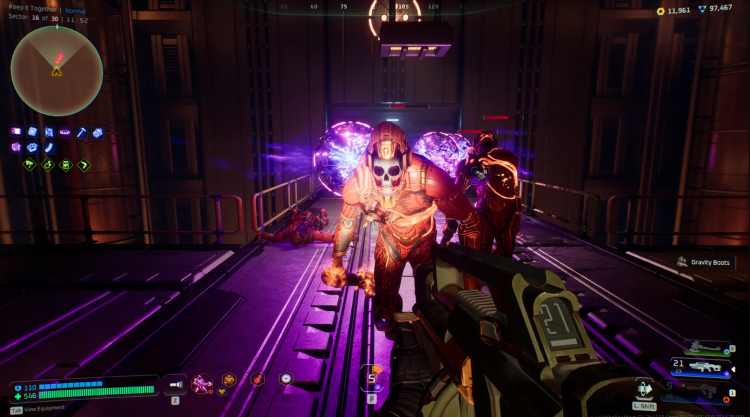Select the hammer upgrade icon

click(x=82, y=132)
